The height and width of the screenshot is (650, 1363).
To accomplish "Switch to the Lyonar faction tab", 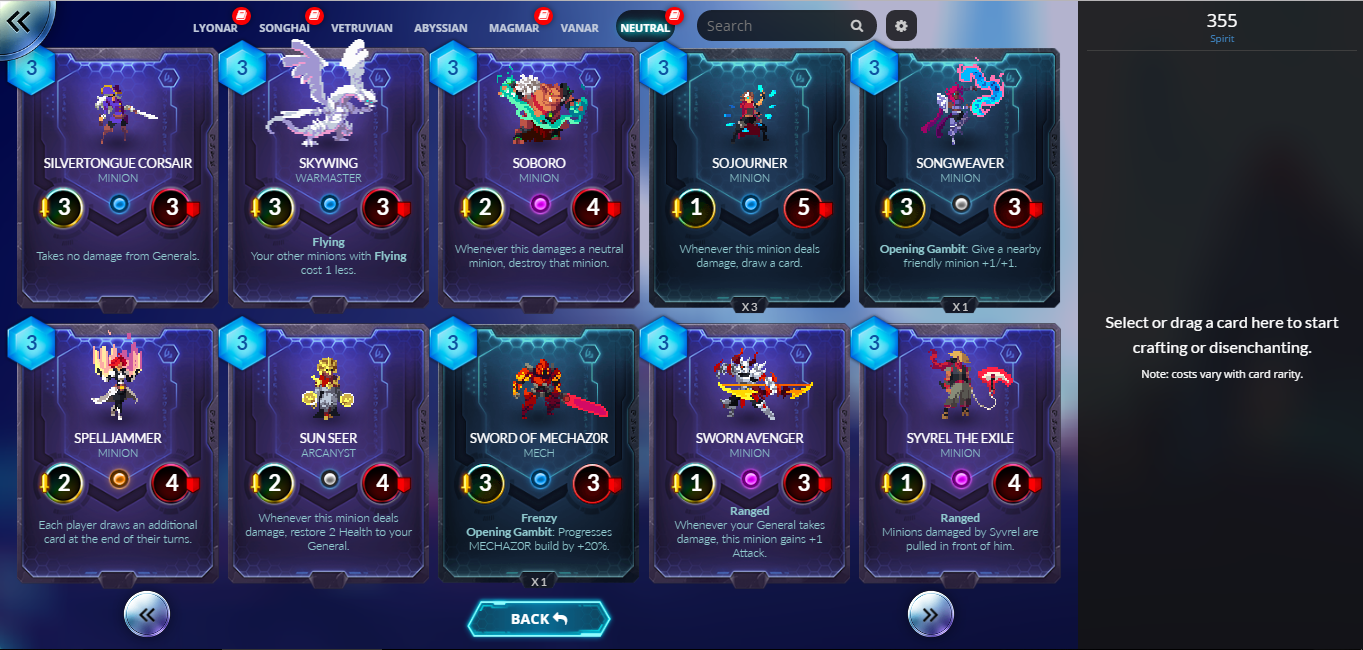I will [215, 28].
